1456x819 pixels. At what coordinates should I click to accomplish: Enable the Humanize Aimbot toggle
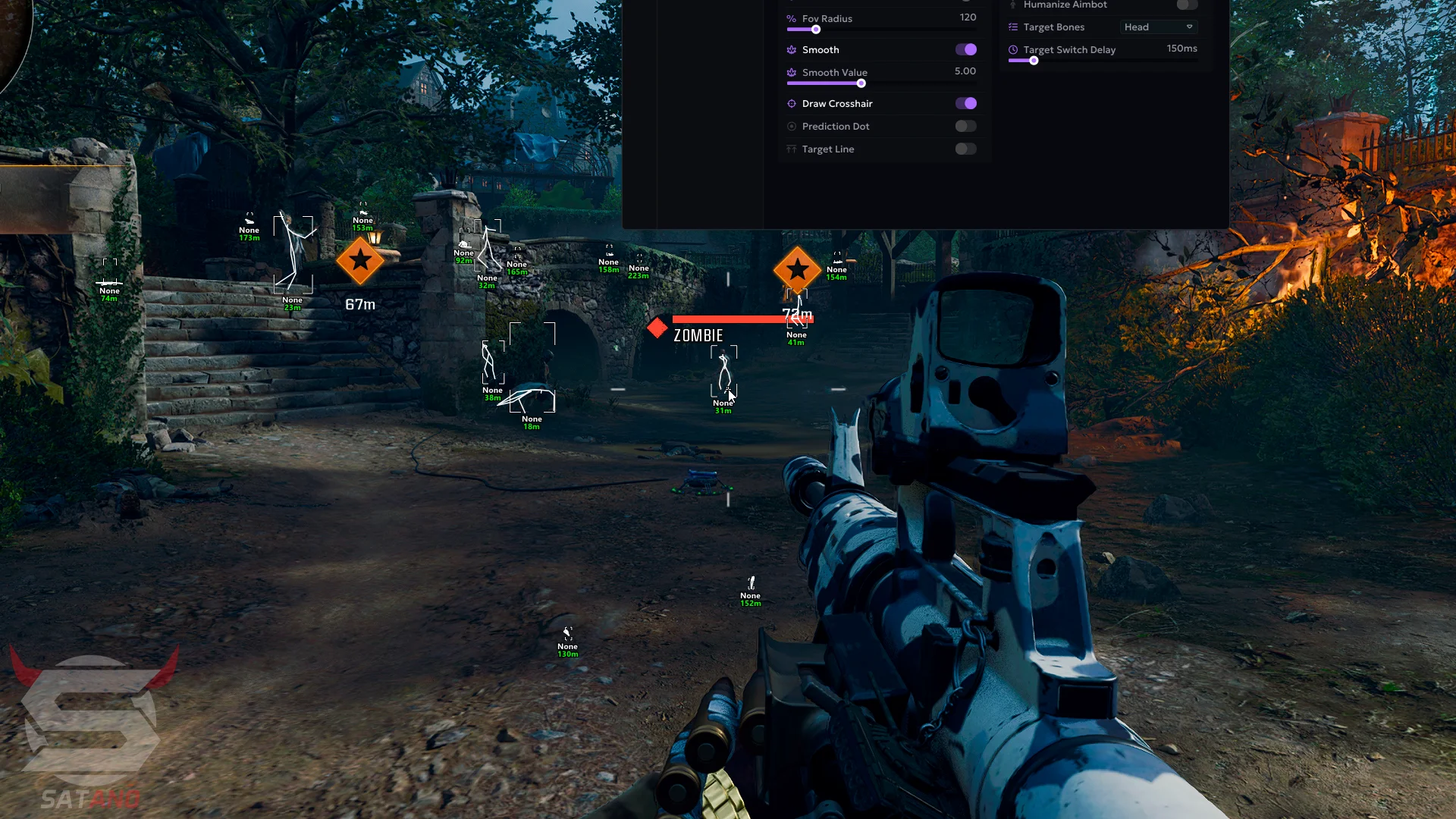pos(1187,5)
